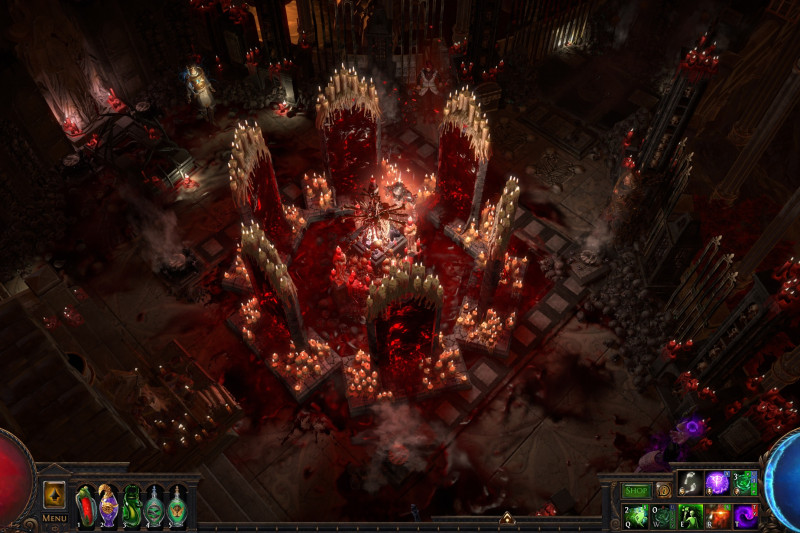The width and height of the screenshot is (800, 533).
Task: Click the gold arrow level-up icon
Action: (54, 495)
